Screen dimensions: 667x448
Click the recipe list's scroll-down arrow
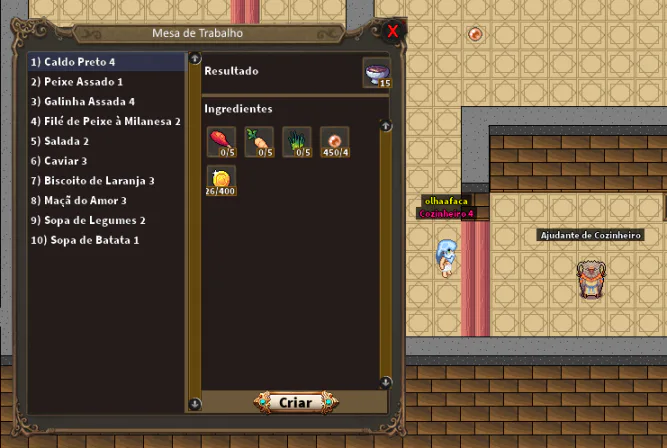coord(193,404)
